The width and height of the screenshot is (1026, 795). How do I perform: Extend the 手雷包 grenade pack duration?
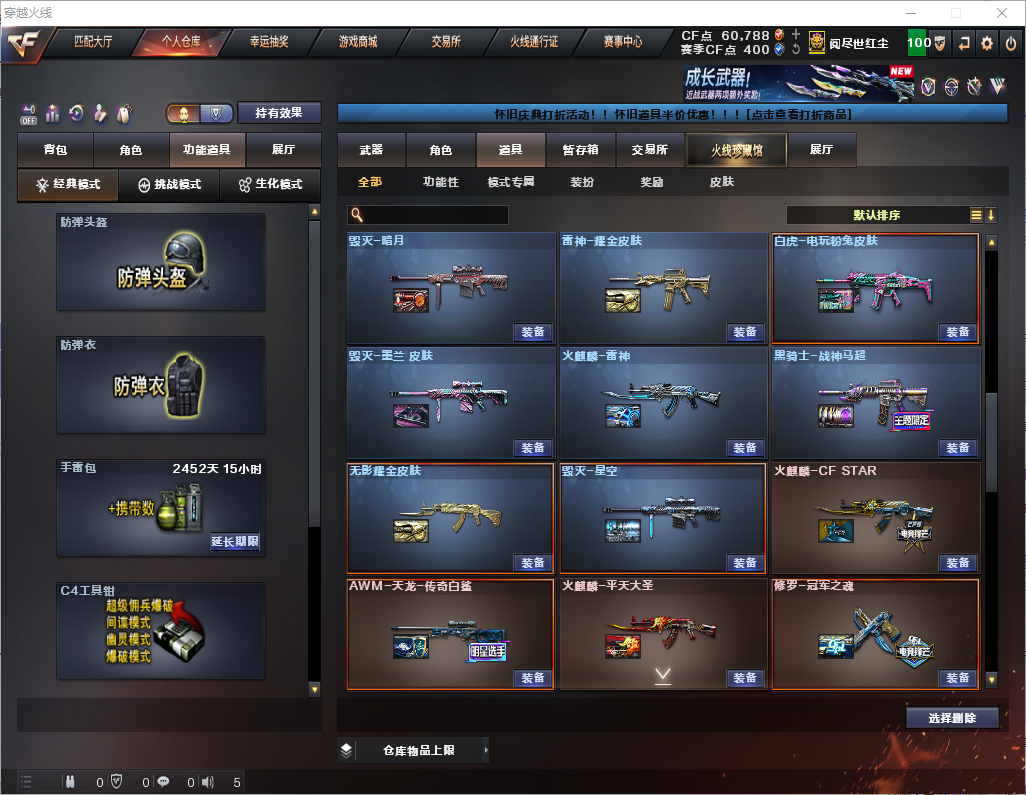235,542
